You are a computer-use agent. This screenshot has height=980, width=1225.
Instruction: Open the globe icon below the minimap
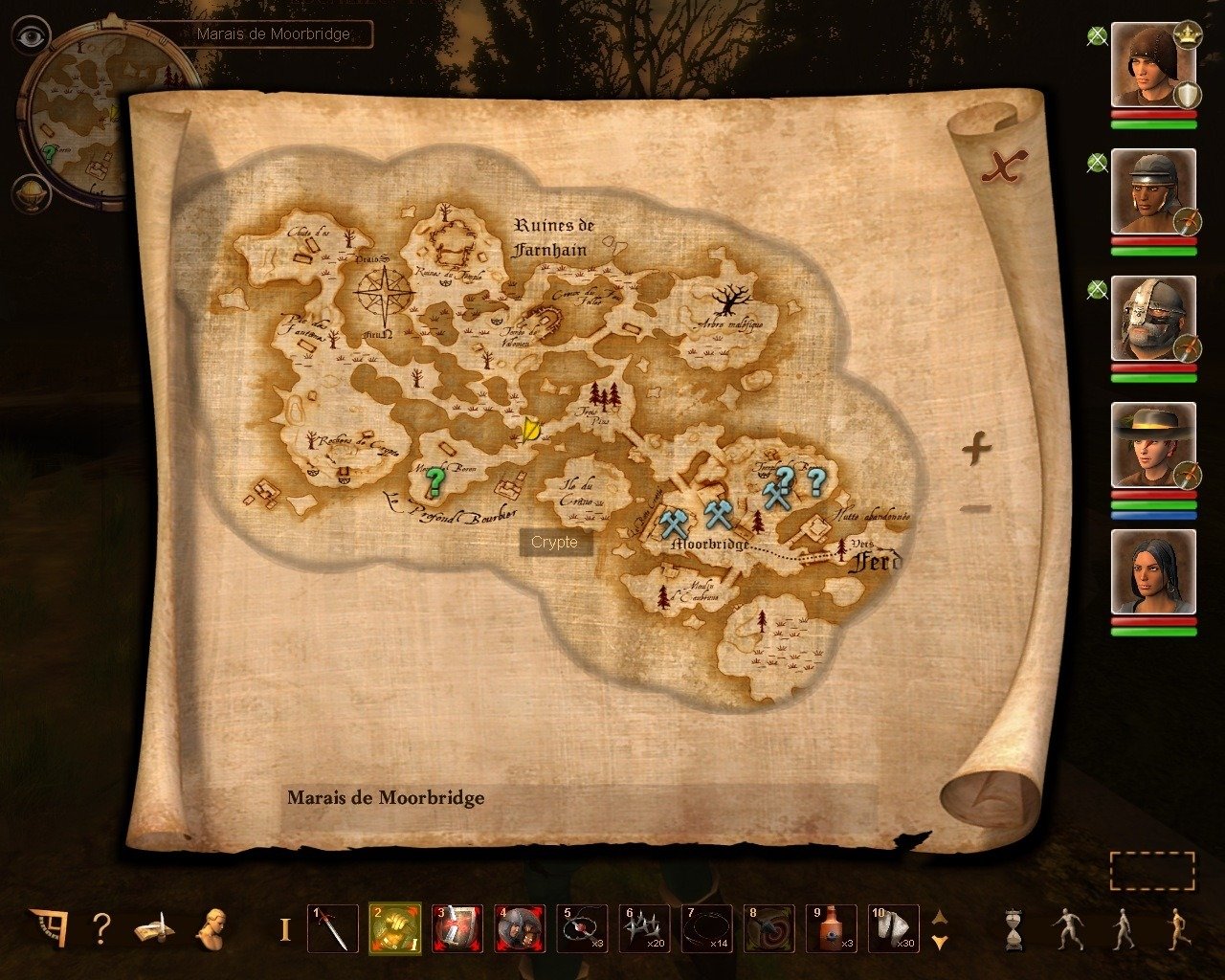(x=31, y=192)
